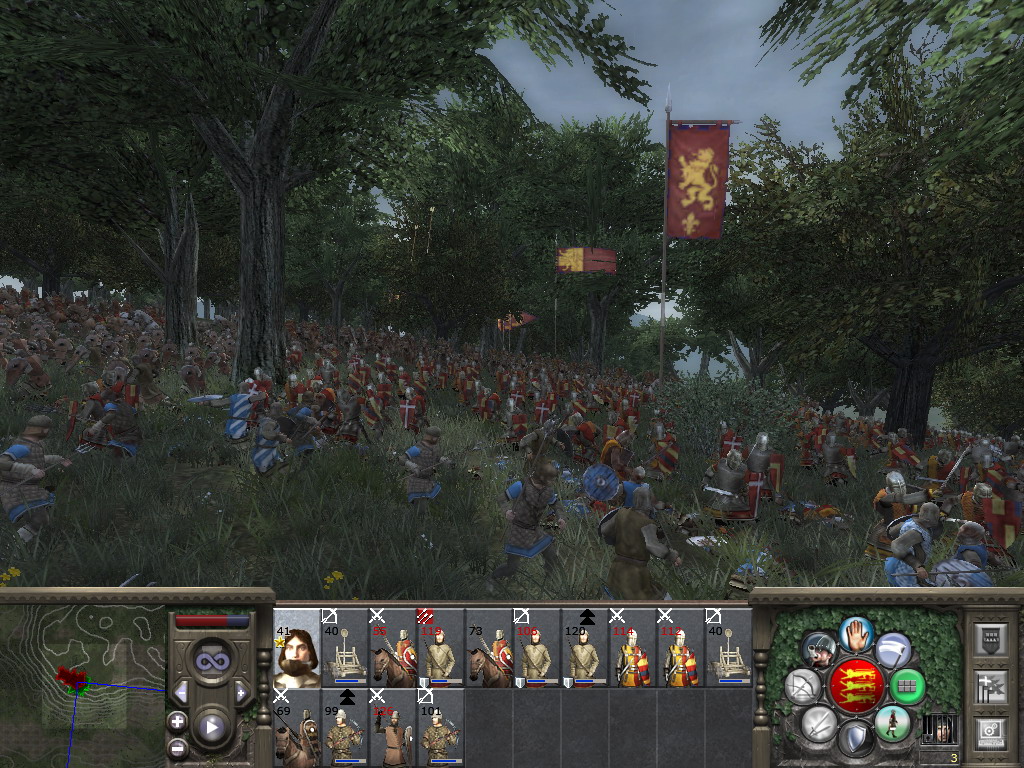1024x768 pixels.
Task: Toggle the bow fire-at-will button
Action: pos(803,687)
